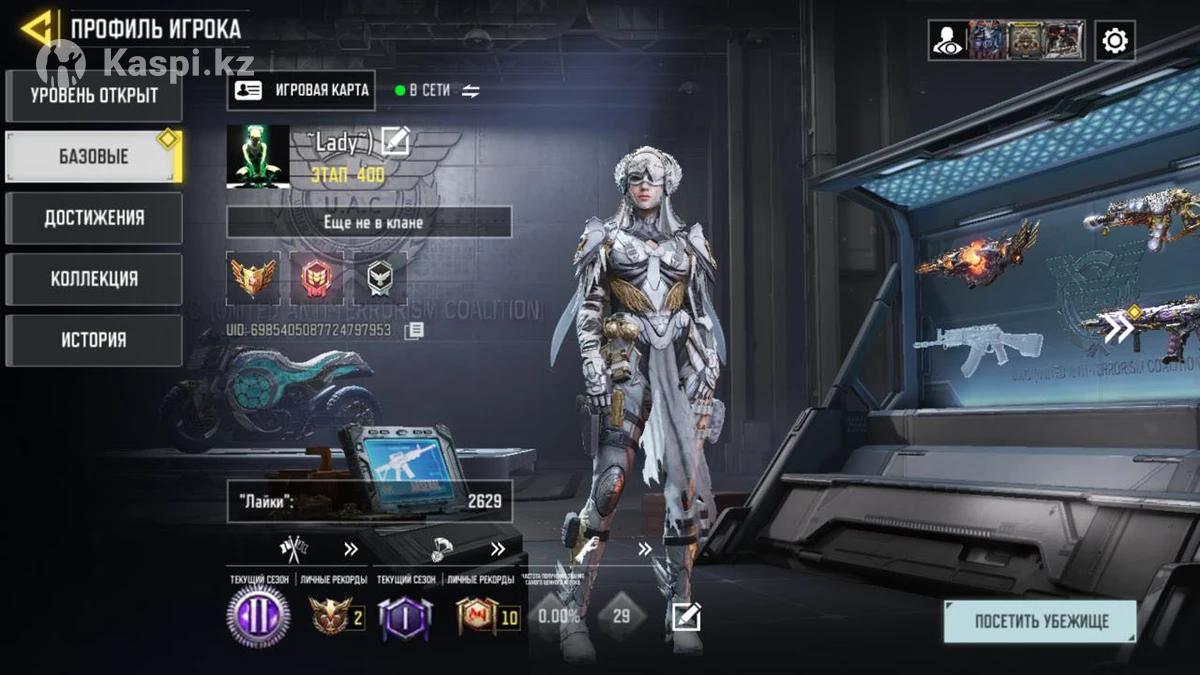Go back using the yellow arrow
The width and height of the screenshot is (1200, 675).
(x=36, y=27)
